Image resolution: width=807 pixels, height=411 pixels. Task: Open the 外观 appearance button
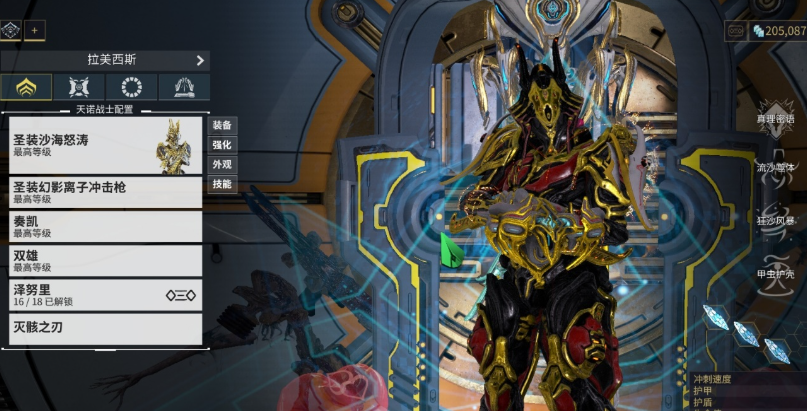(221, 164)
